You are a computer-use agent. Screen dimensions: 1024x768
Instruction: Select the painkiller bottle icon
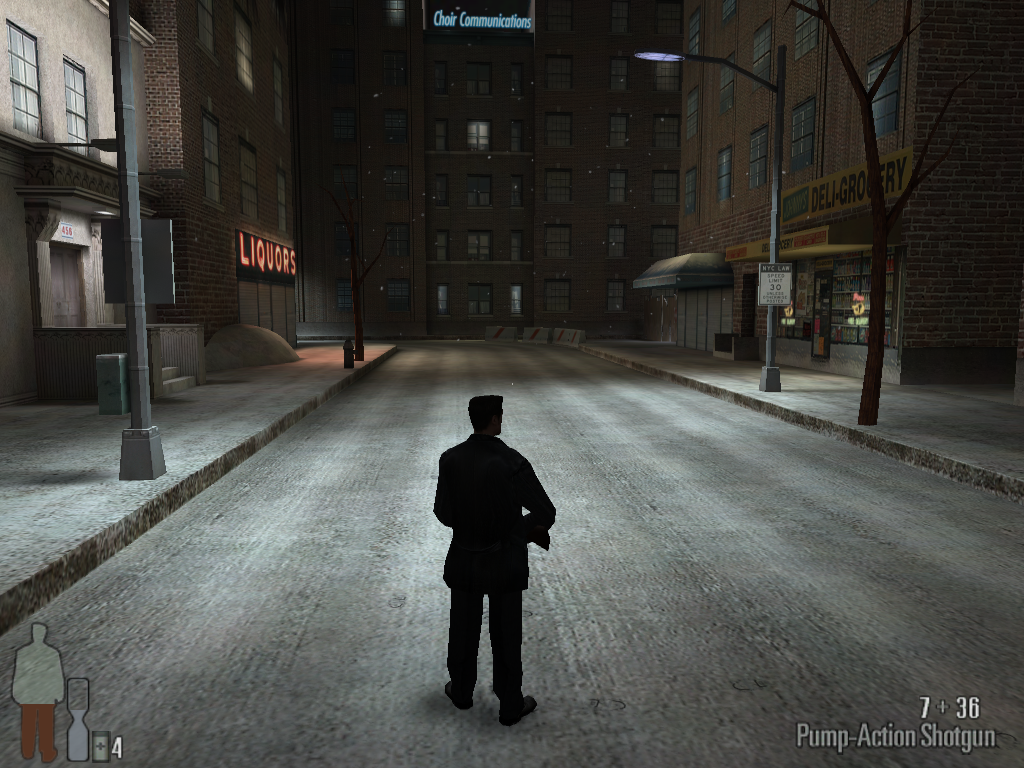(x=100, y=744)
